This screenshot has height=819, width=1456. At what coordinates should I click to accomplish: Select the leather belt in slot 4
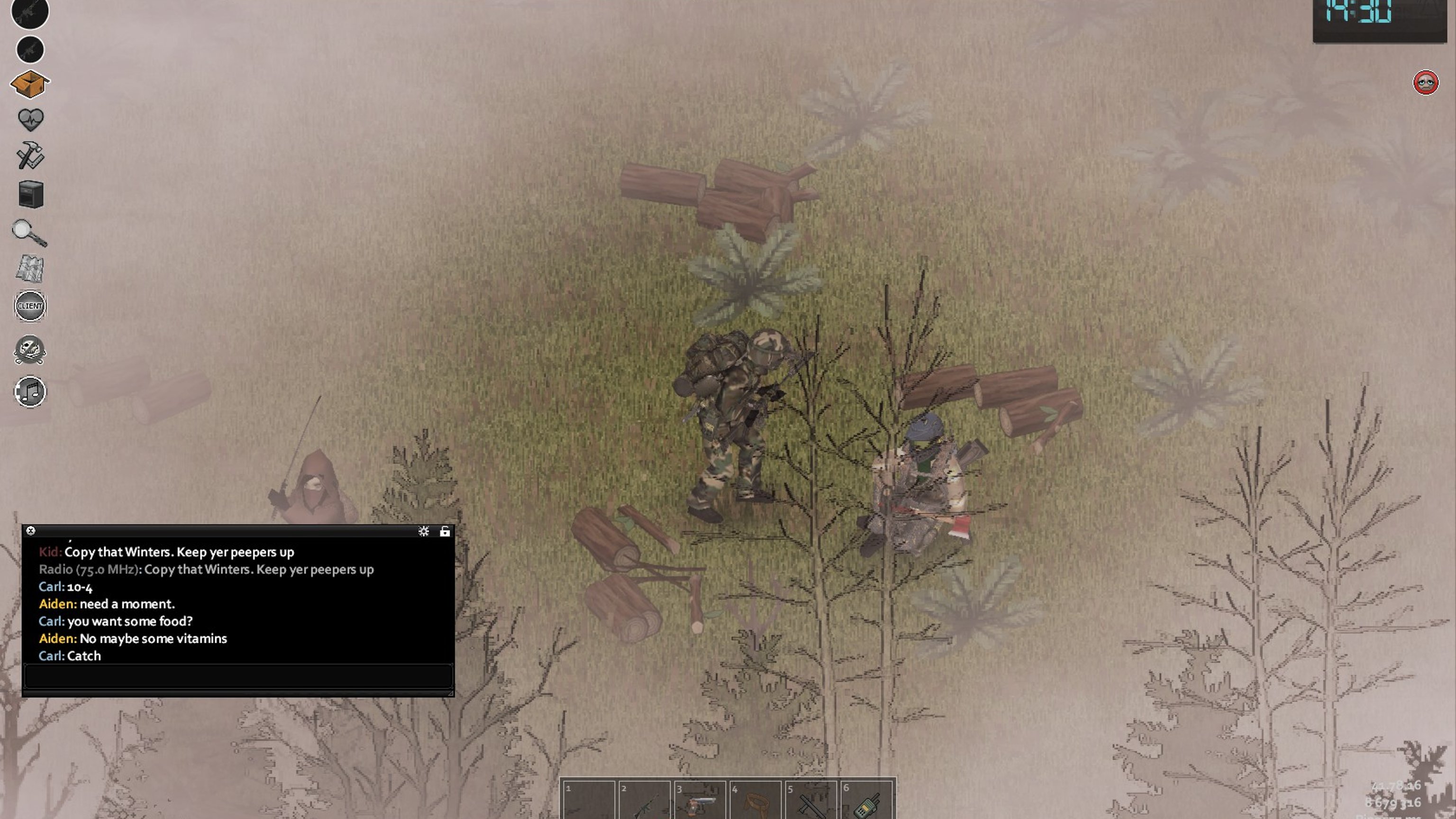point(755,801)
